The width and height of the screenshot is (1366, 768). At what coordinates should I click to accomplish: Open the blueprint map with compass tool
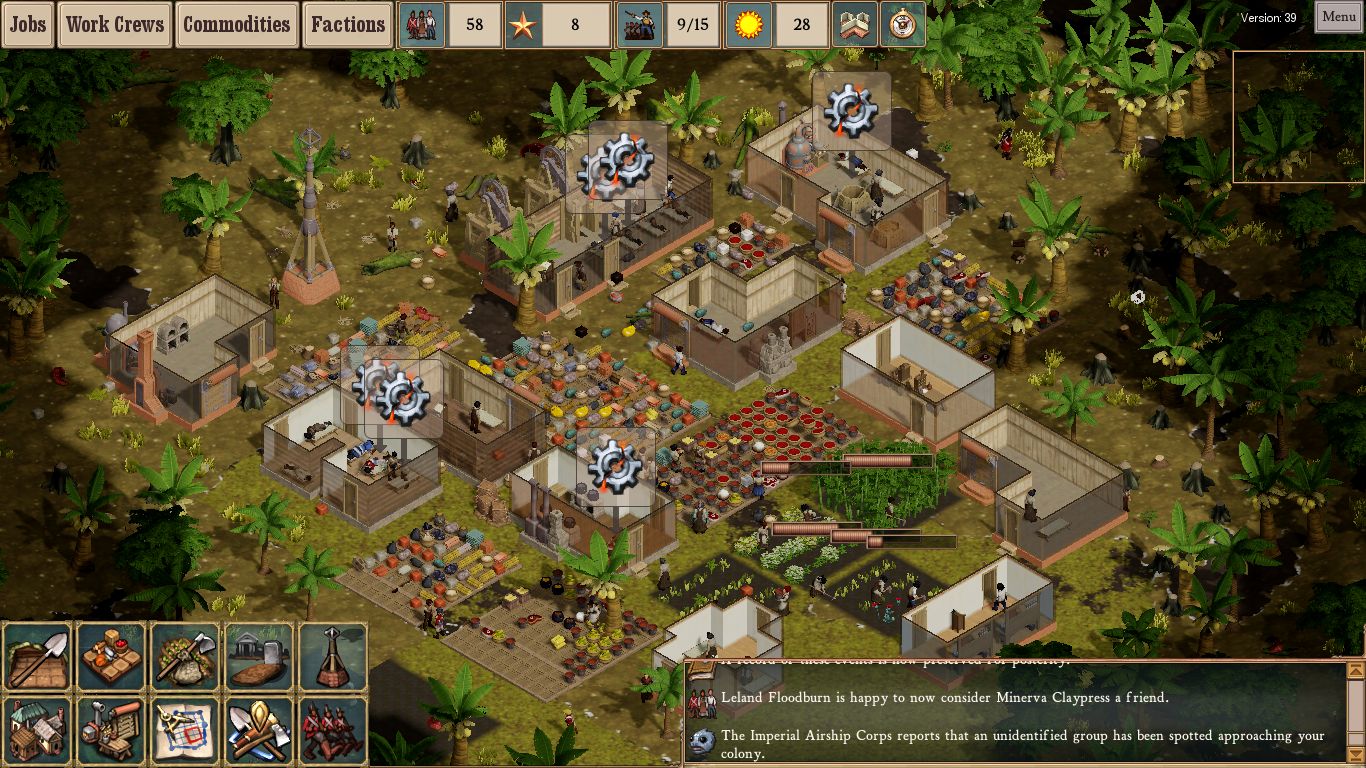185,730
